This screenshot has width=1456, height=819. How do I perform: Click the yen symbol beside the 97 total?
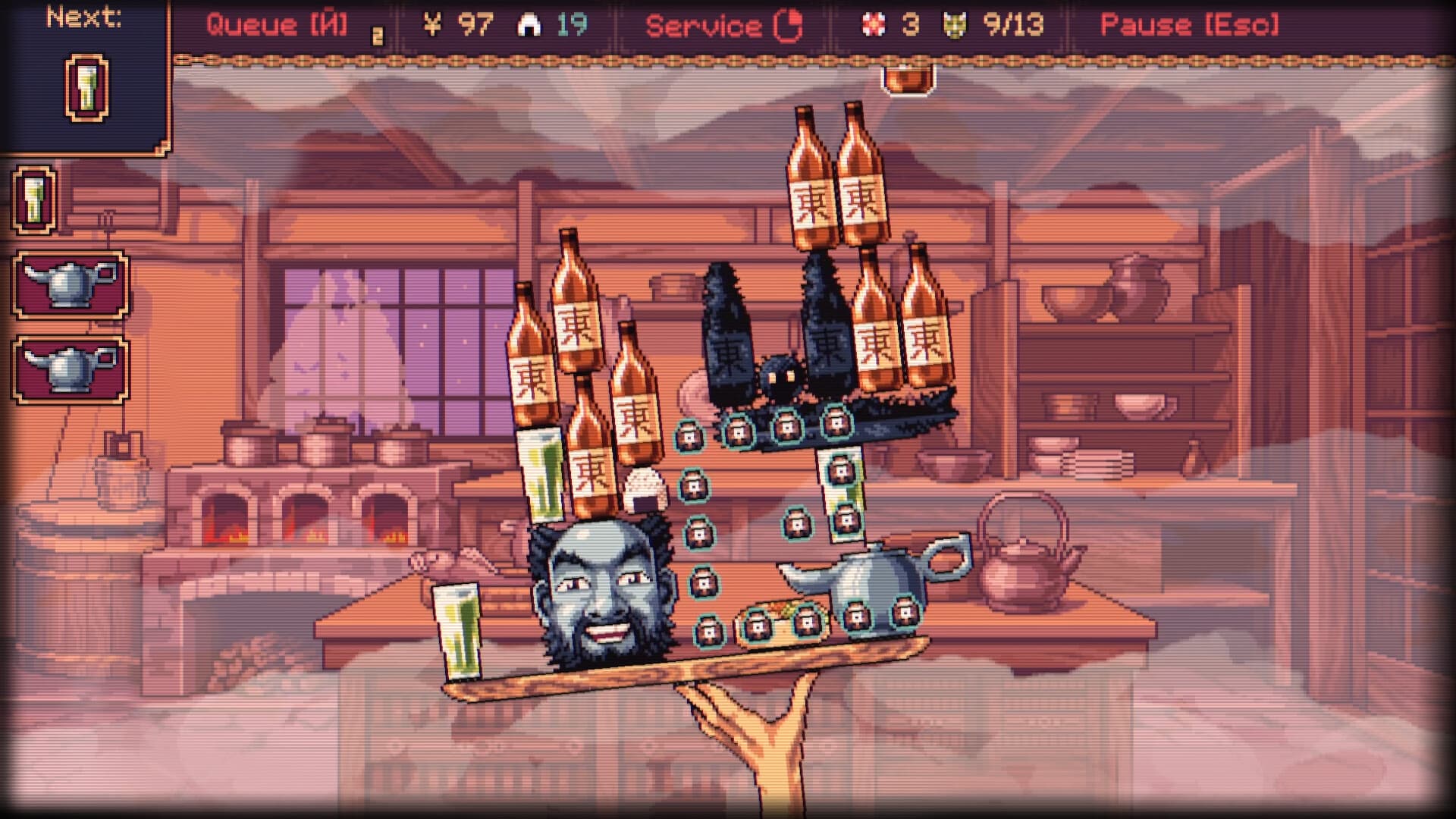(432, 23)
